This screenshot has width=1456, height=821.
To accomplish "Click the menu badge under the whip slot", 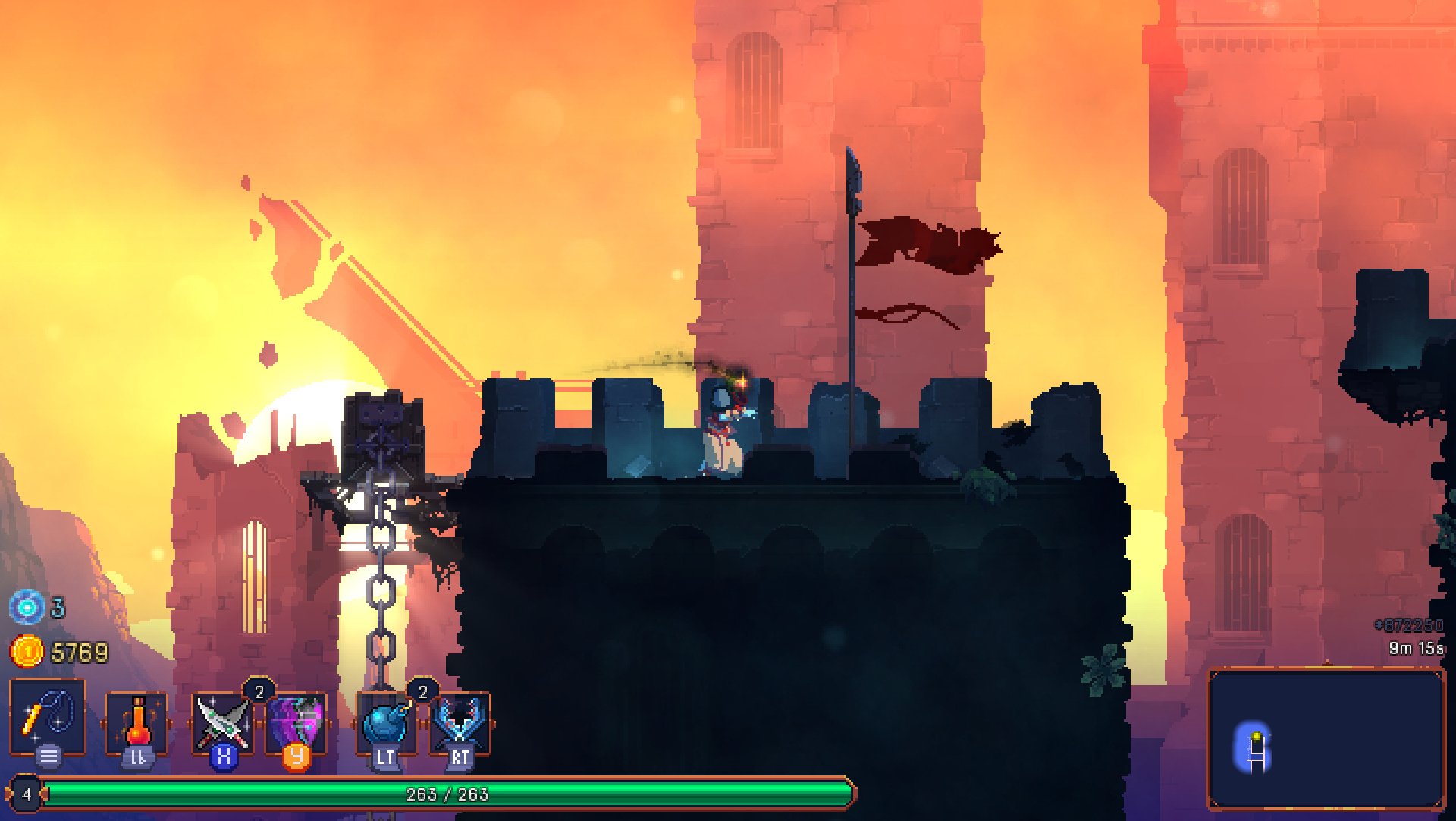I will [x=47, y=757].
